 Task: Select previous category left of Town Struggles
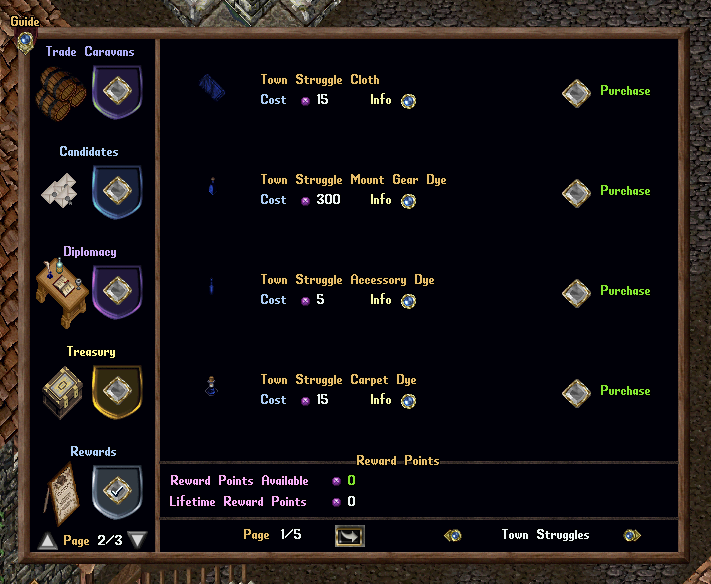pos(453,535)
